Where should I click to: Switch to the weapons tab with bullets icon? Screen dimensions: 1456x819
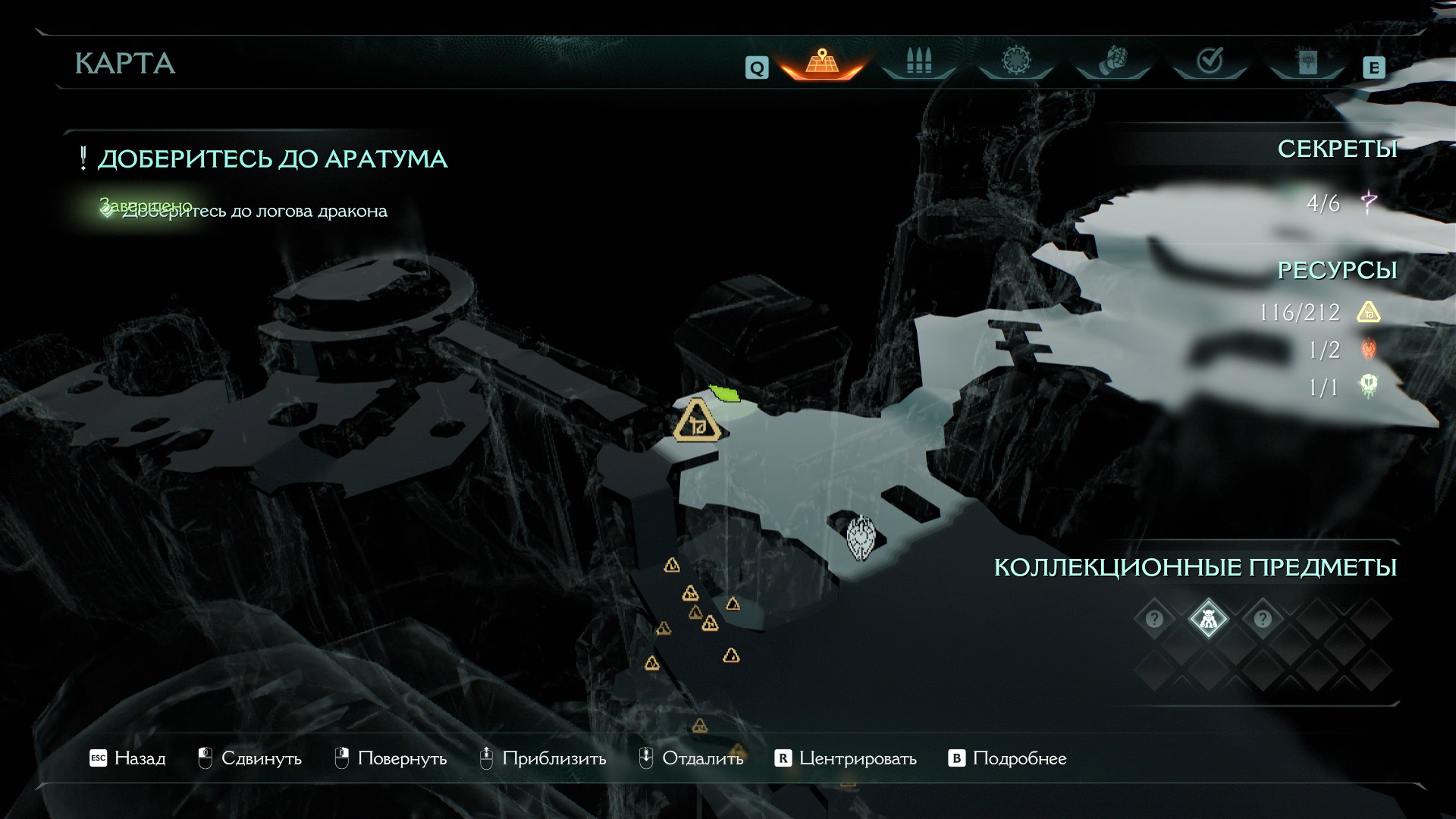point(918,61)
